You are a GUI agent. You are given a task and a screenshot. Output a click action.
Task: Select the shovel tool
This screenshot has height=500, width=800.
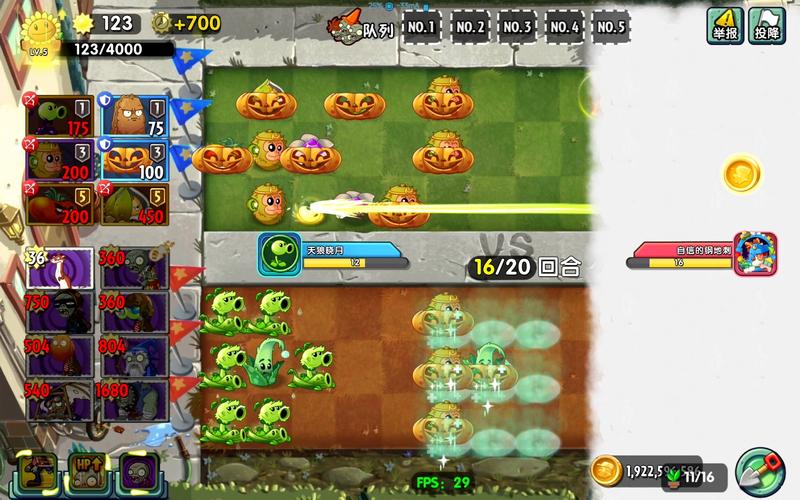click(760, 470)
